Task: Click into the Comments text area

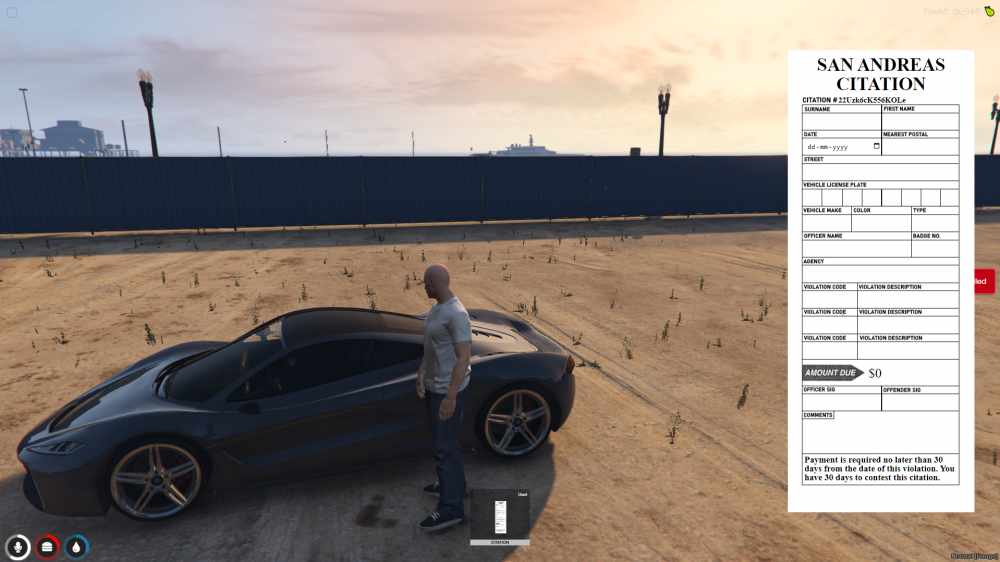Action: pos(880,436)
